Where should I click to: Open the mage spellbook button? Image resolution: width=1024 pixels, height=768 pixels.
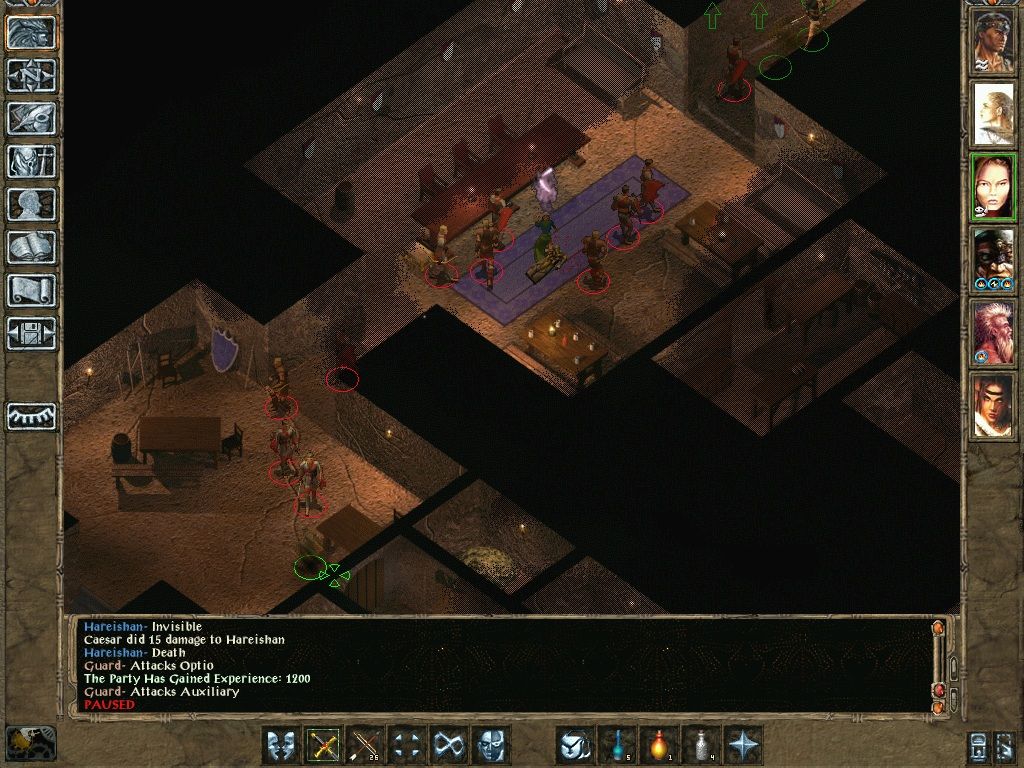[31, 247]
